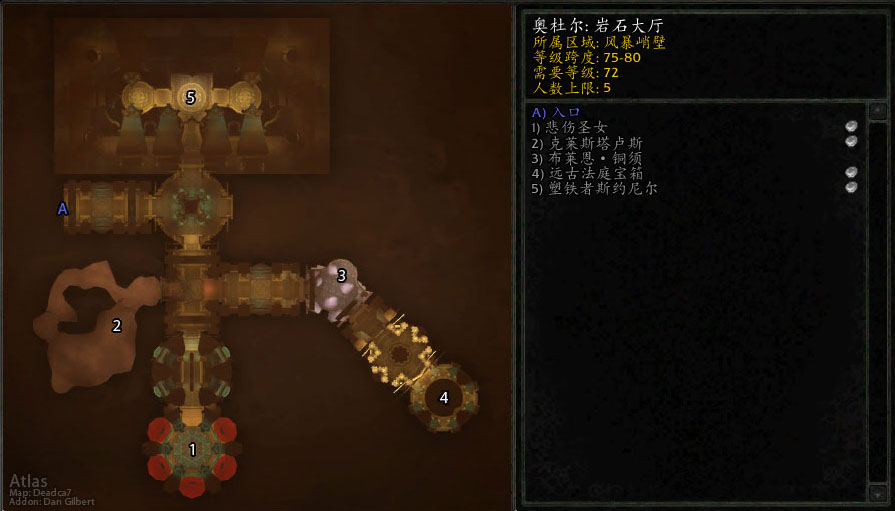
Task: Open the loot icon beside 克莱斯塔卢斯
Action: coord(851,142)
